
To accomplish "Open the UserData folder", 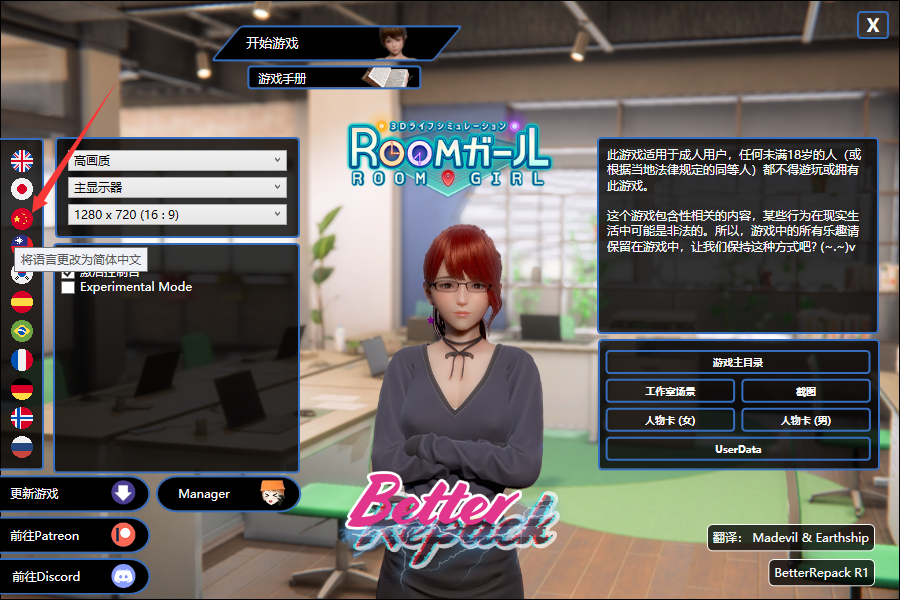I will pos(737,449).
